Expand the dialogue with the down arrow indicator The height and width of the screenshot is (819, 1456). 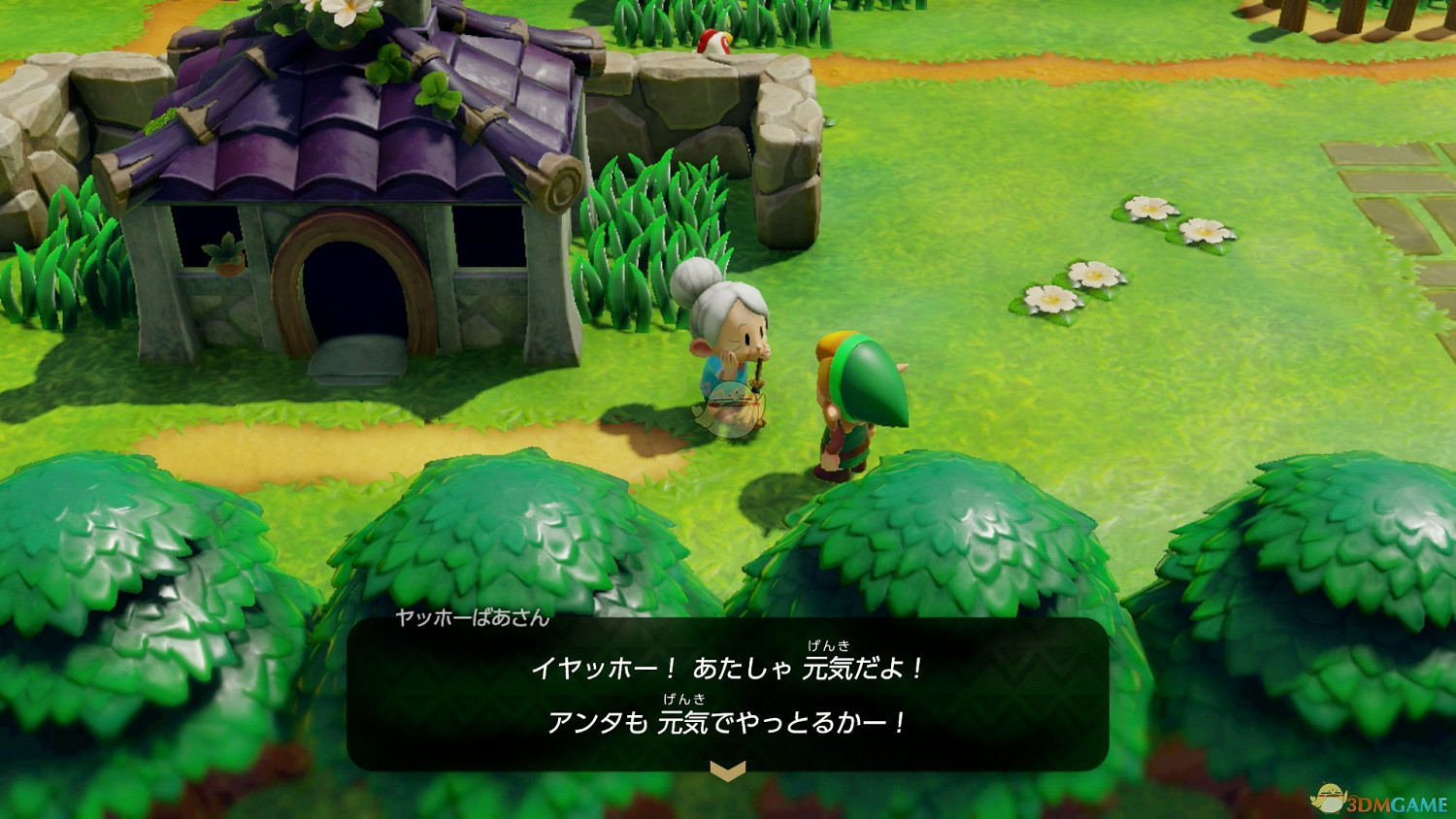pyautogui.click(x=728, y=772)
